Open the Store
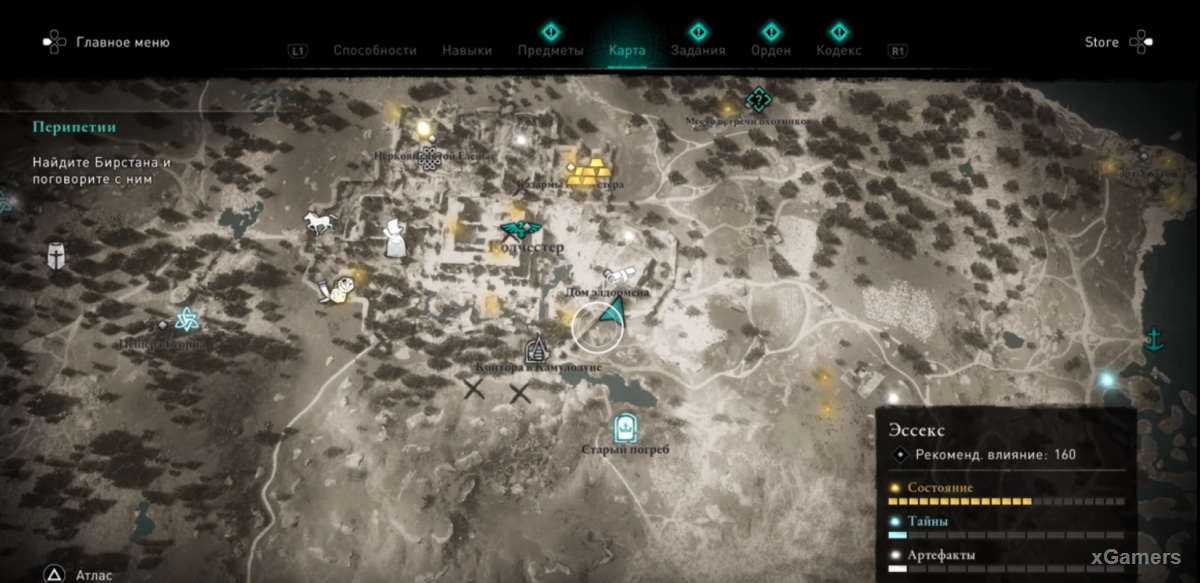The image size is (1200, 583). click(1101, 43)
